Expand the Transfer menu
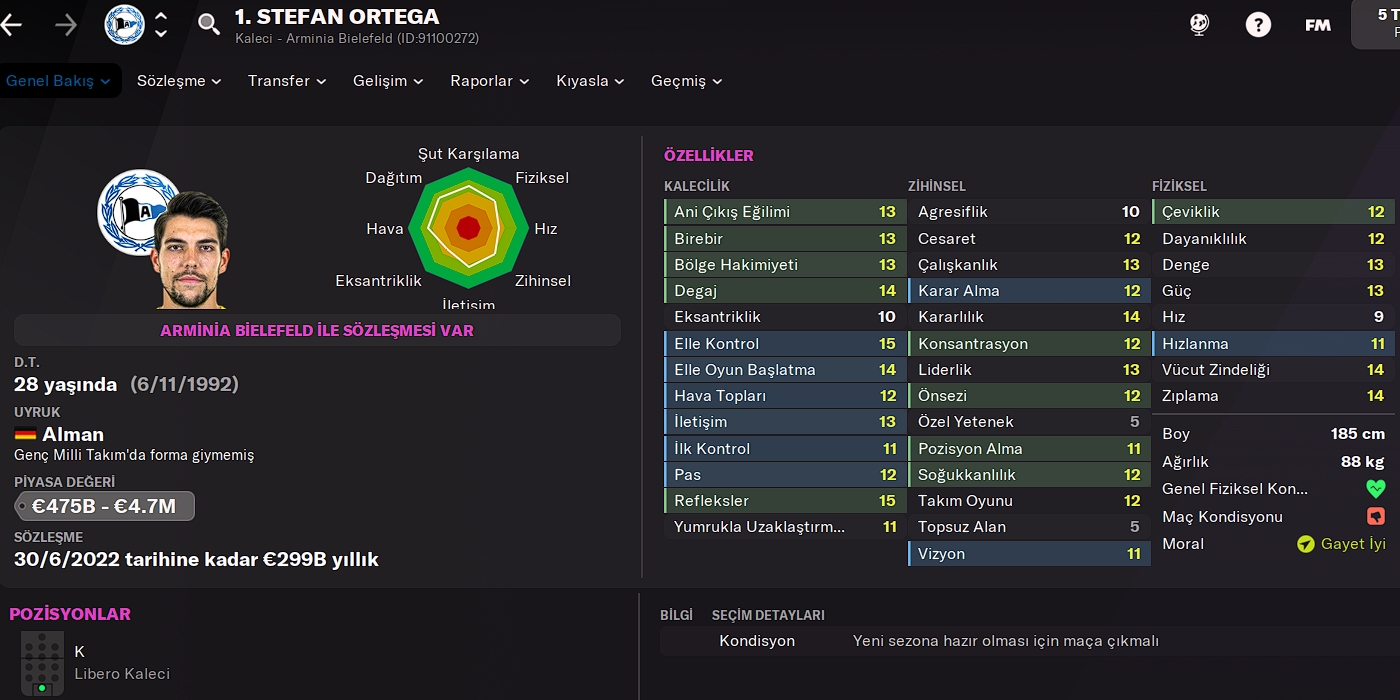The width and height of the screenshot is (1400, 700). 287,81
